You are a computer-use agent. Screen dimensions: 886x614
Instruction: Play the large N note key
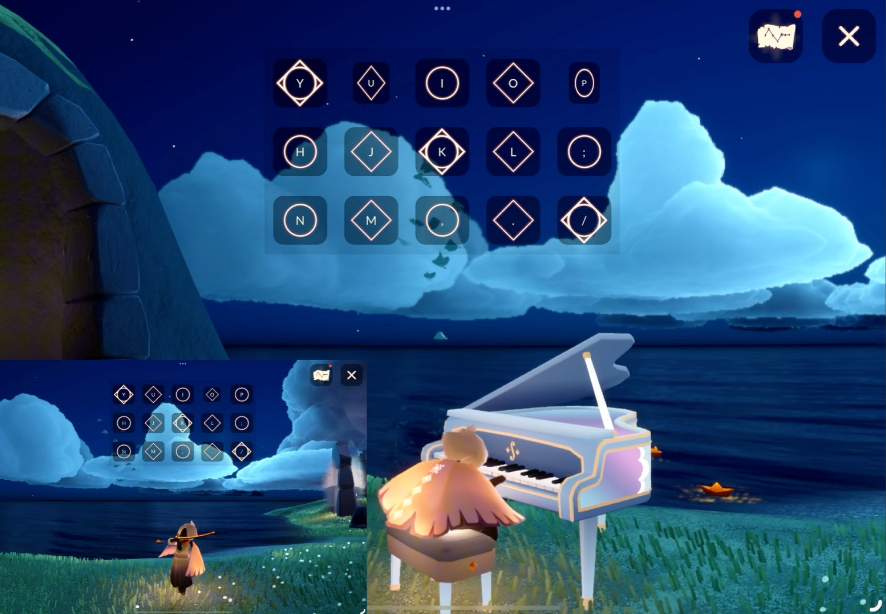(300, 219)
